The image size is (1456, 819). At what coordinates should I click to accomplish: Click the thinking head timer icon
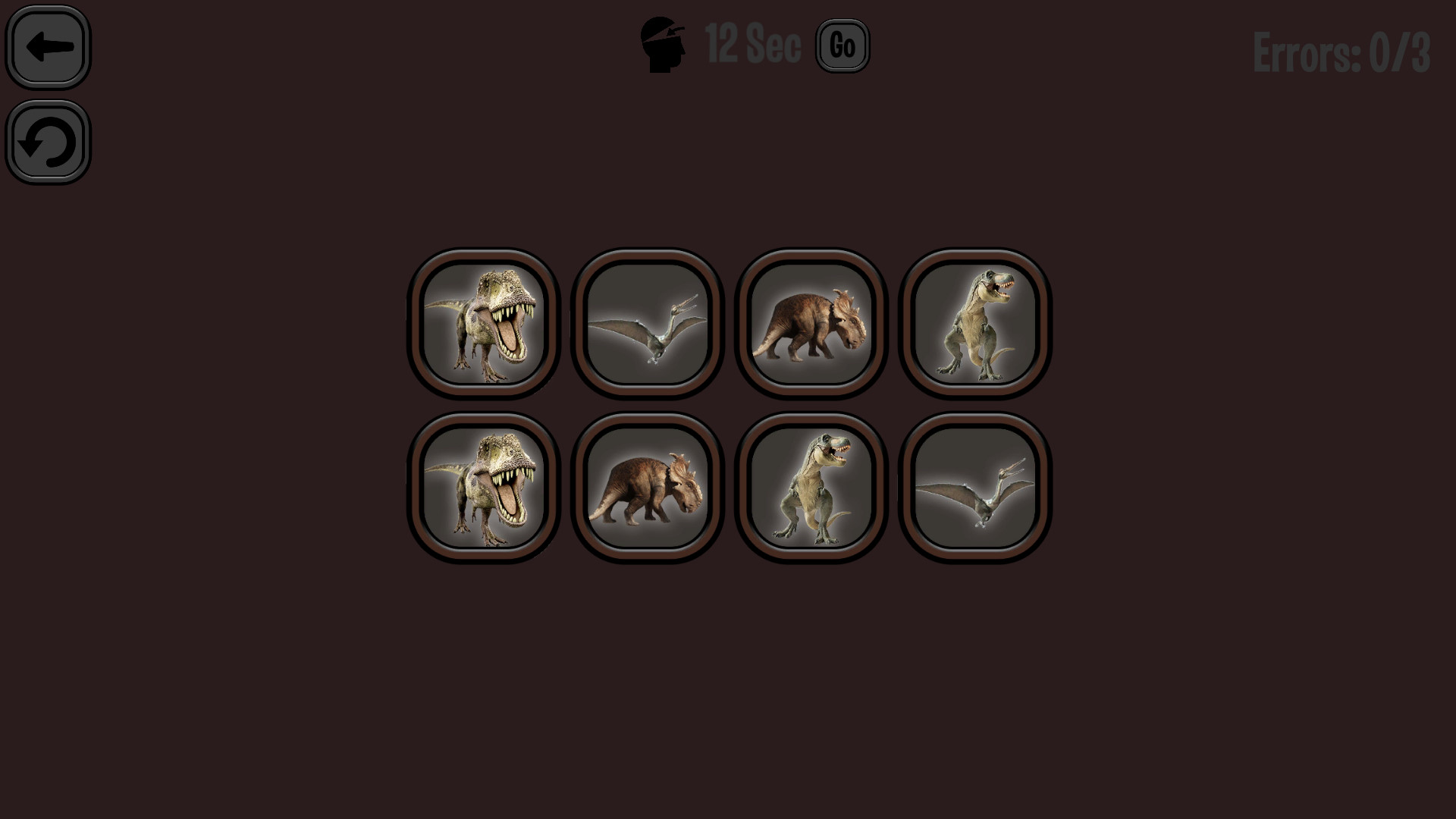(x=663, y=43)
